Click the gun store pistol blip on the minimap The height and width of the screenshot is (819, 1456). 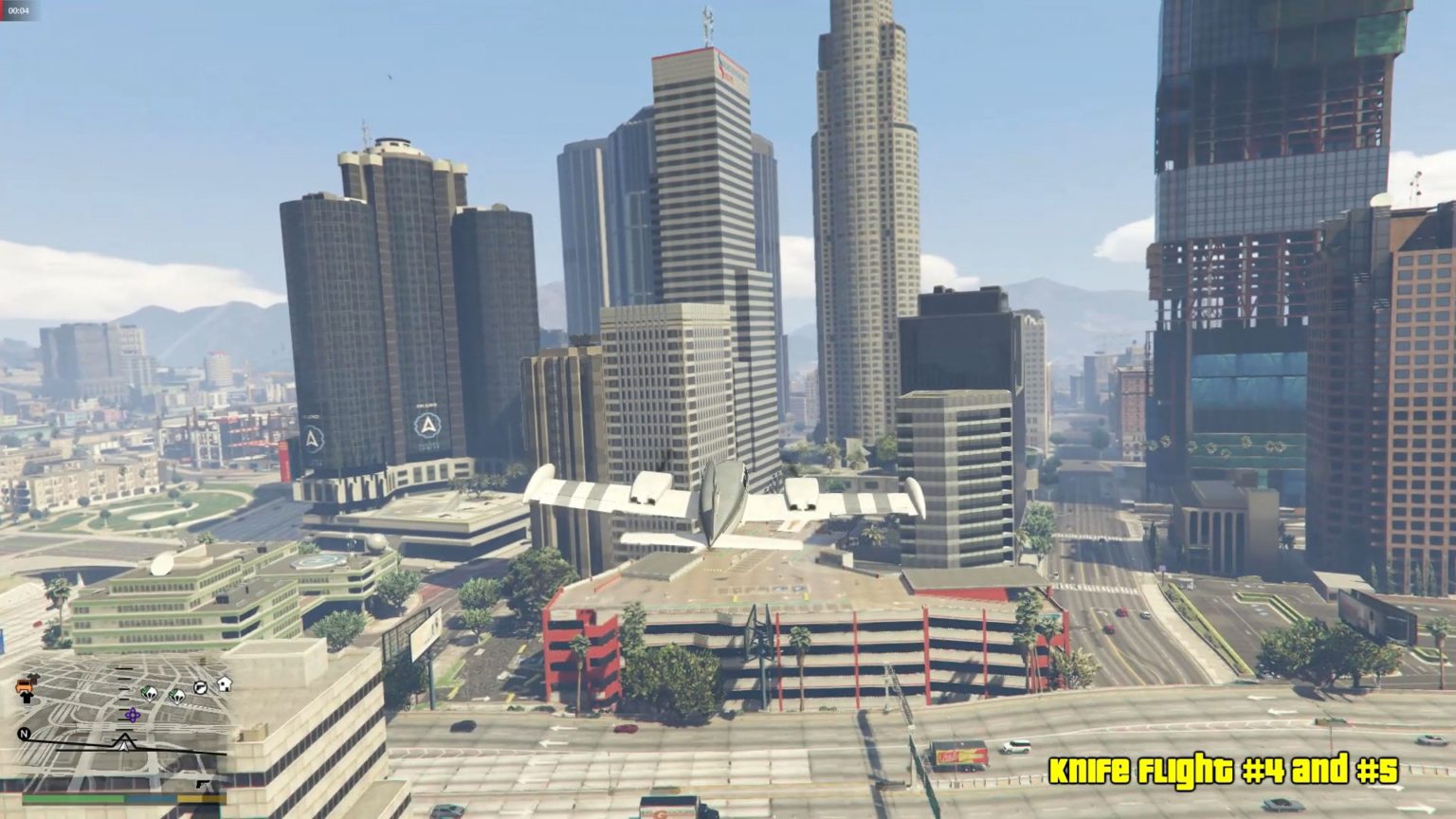tap(199, 687)
